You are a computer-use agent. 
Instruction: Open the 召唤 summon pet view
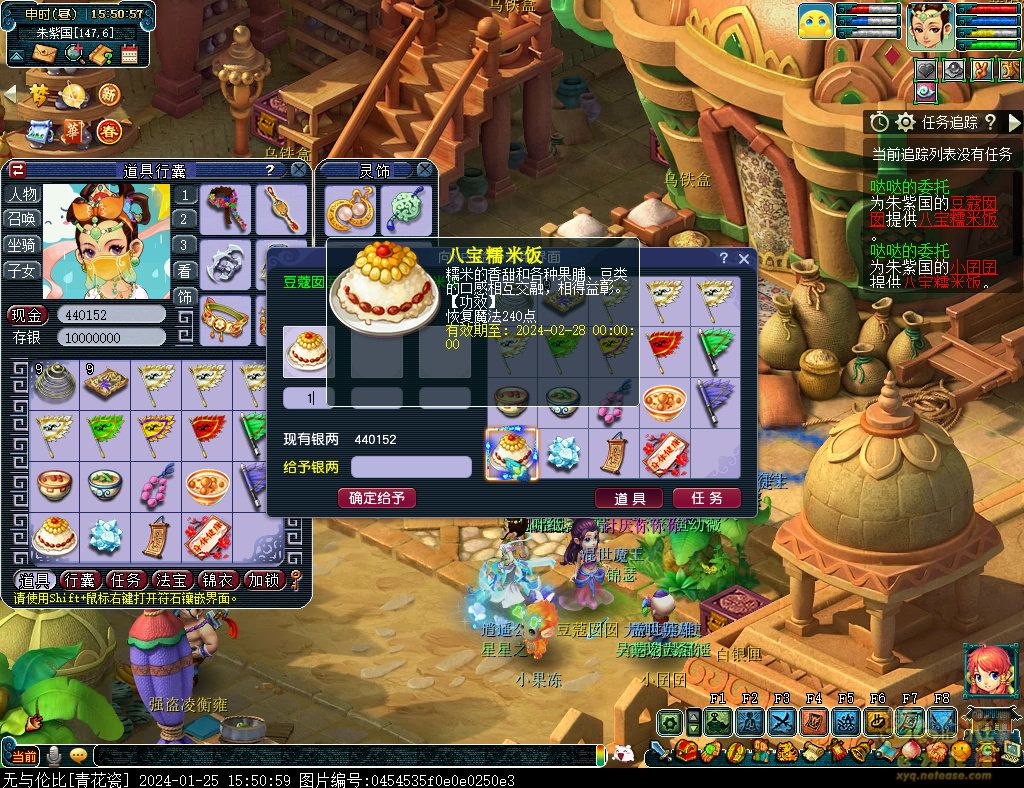click(x=23, y=219)
